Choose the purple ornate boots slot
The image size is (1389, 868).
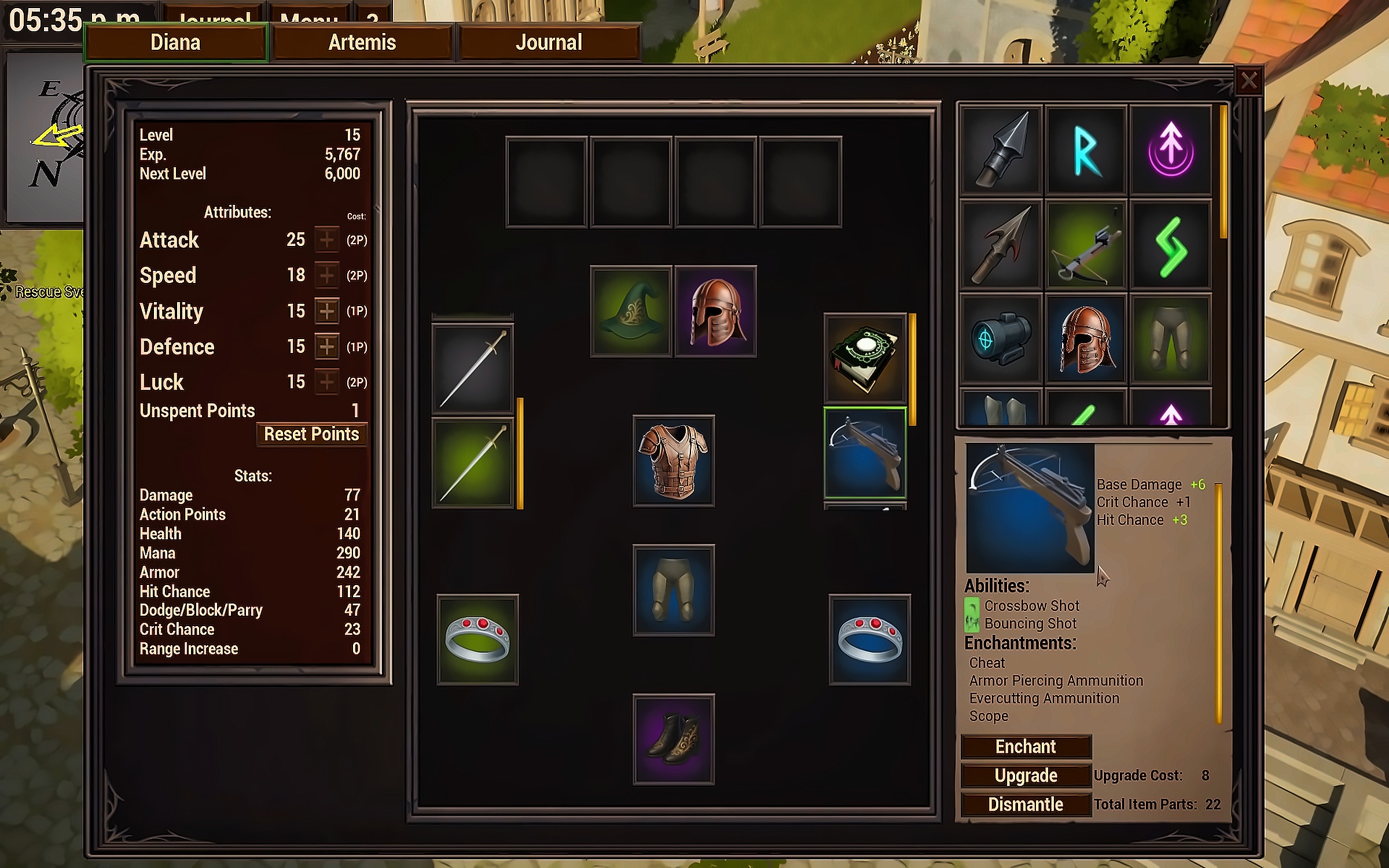[674, 740]
